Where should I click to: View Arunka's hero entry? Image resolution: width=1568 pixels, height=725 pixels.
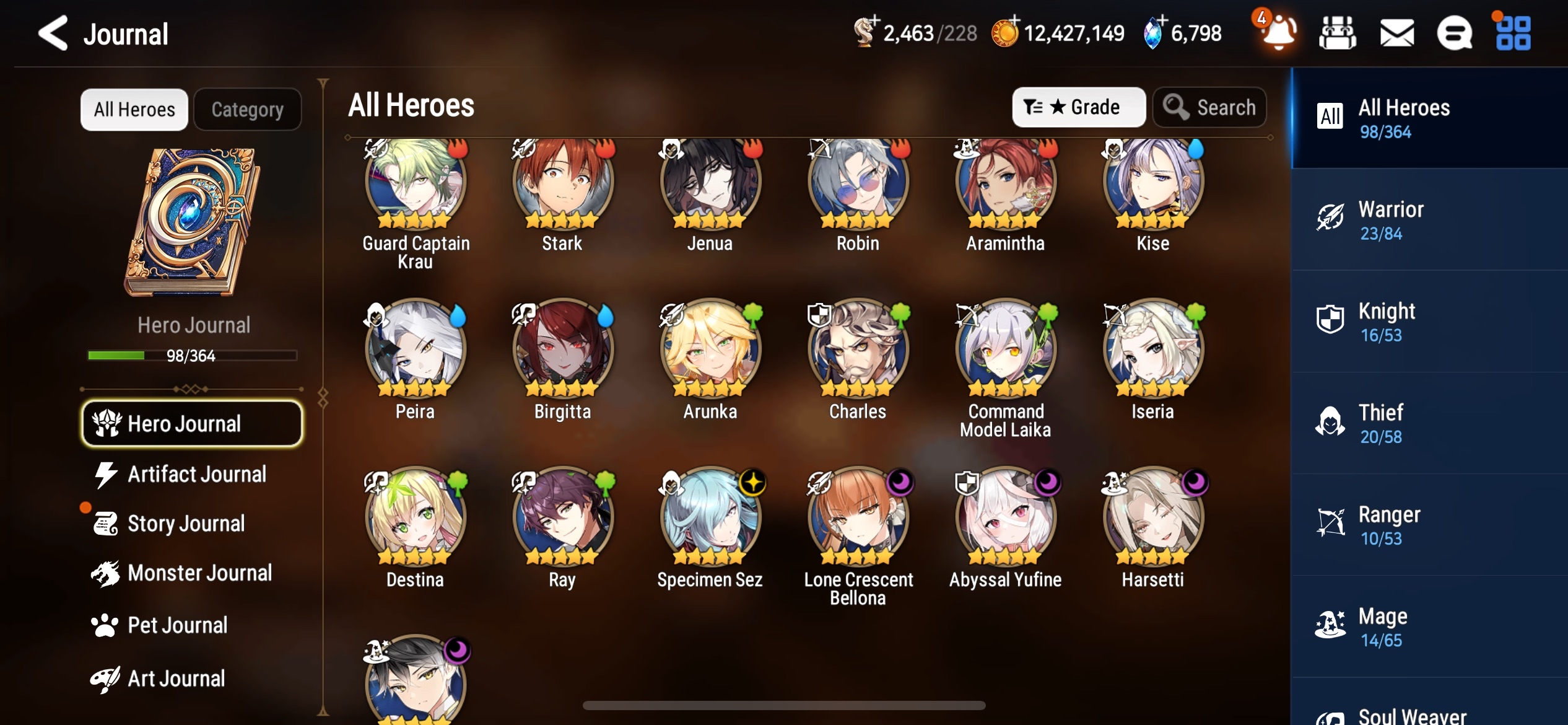pos(710,350)
